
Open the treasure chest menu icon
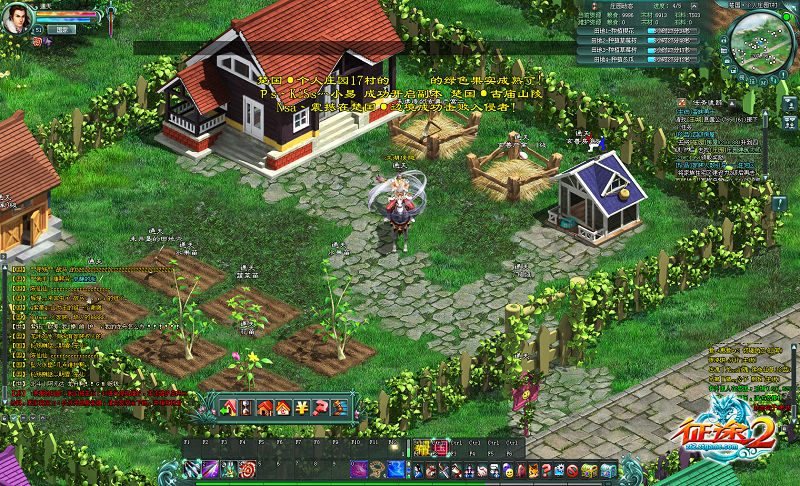click(589, 470)
